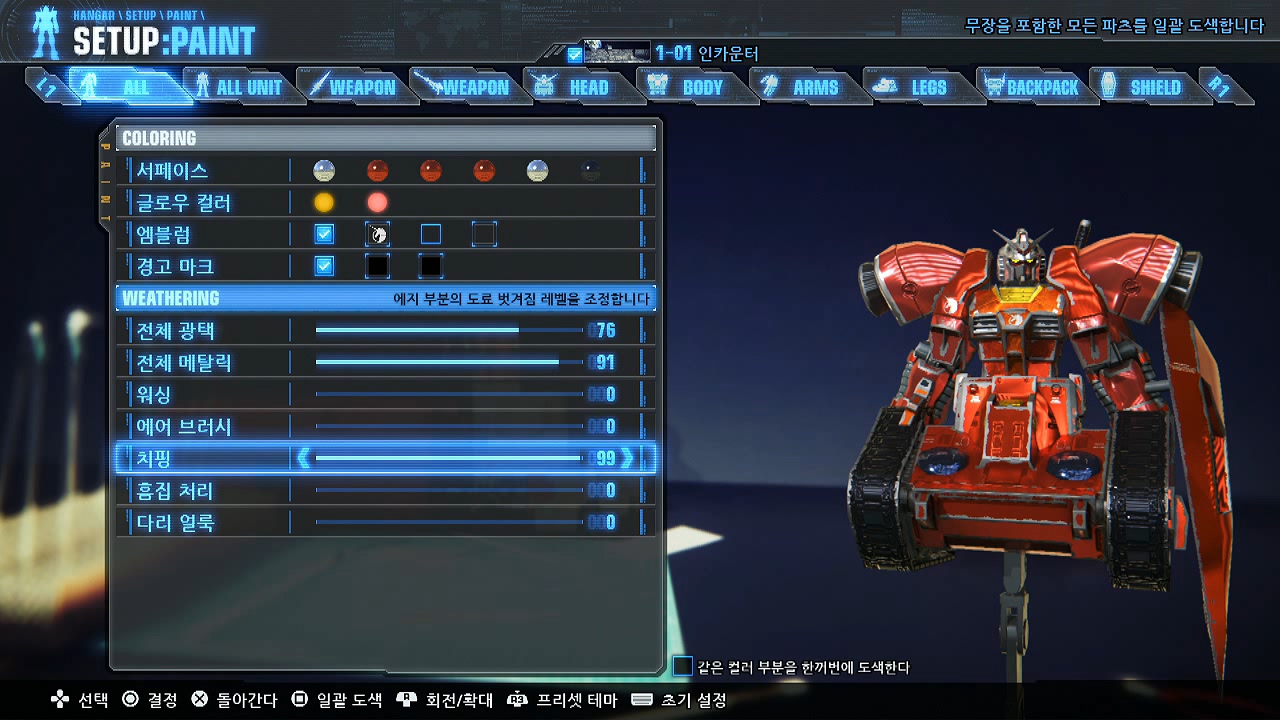1280x720 pixels.
Task: Choose the BACKPACK tab
Action: pyautogui.click(x=1031, y=88)
